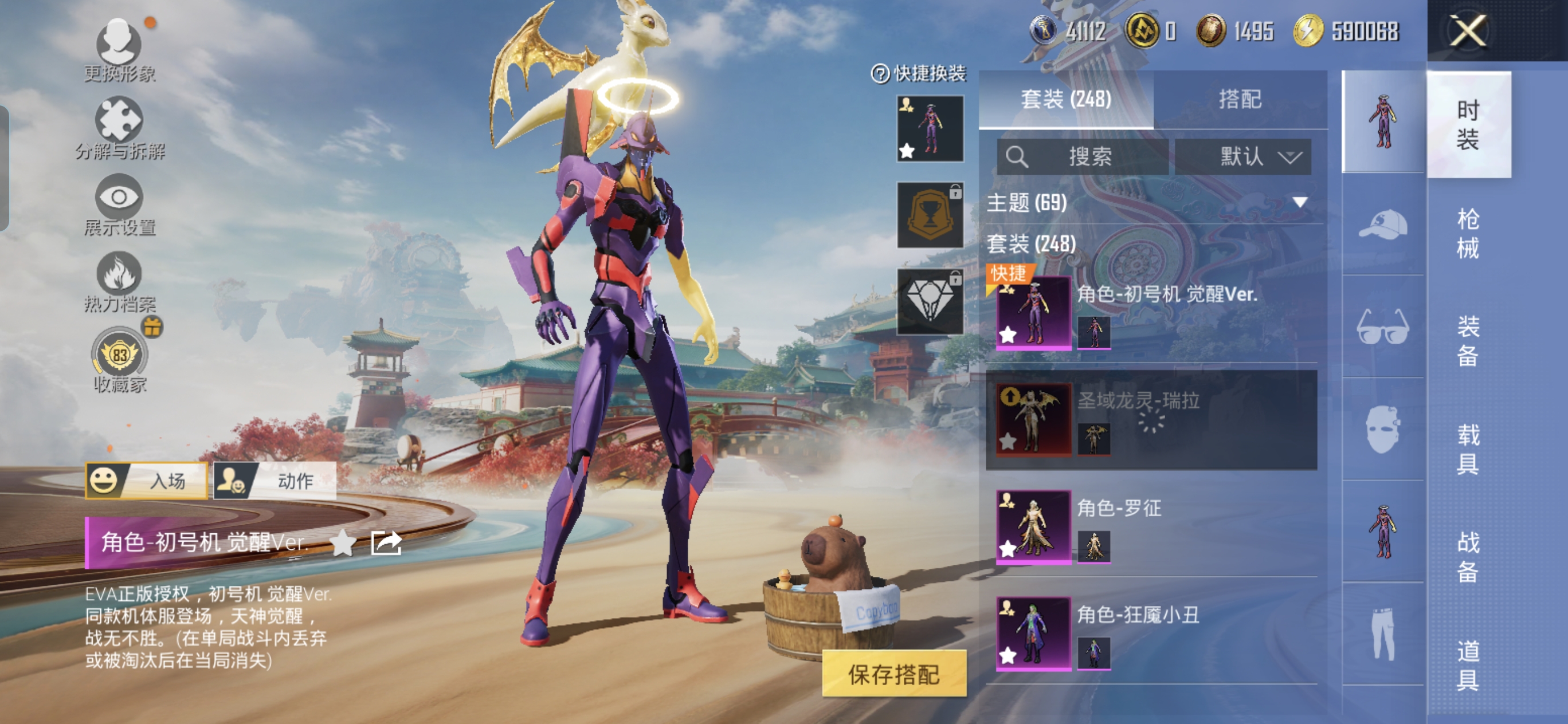Switch to the 搭配 tab
Screen dimensions: 1568x724
point(1239,99)
